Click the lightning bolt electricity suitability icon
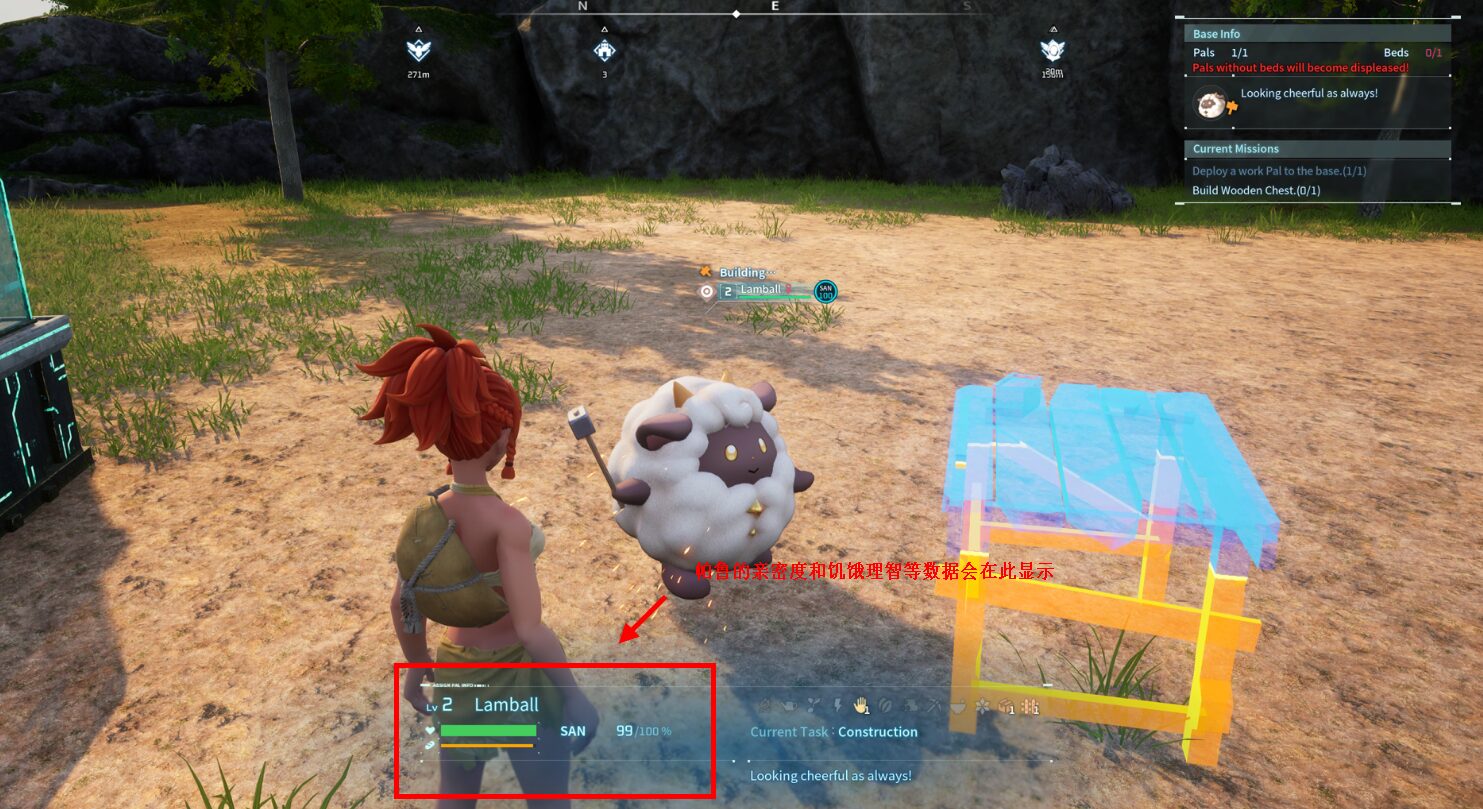The height and width of the screenshot is (809, 1483). click(x=837, y=706)
